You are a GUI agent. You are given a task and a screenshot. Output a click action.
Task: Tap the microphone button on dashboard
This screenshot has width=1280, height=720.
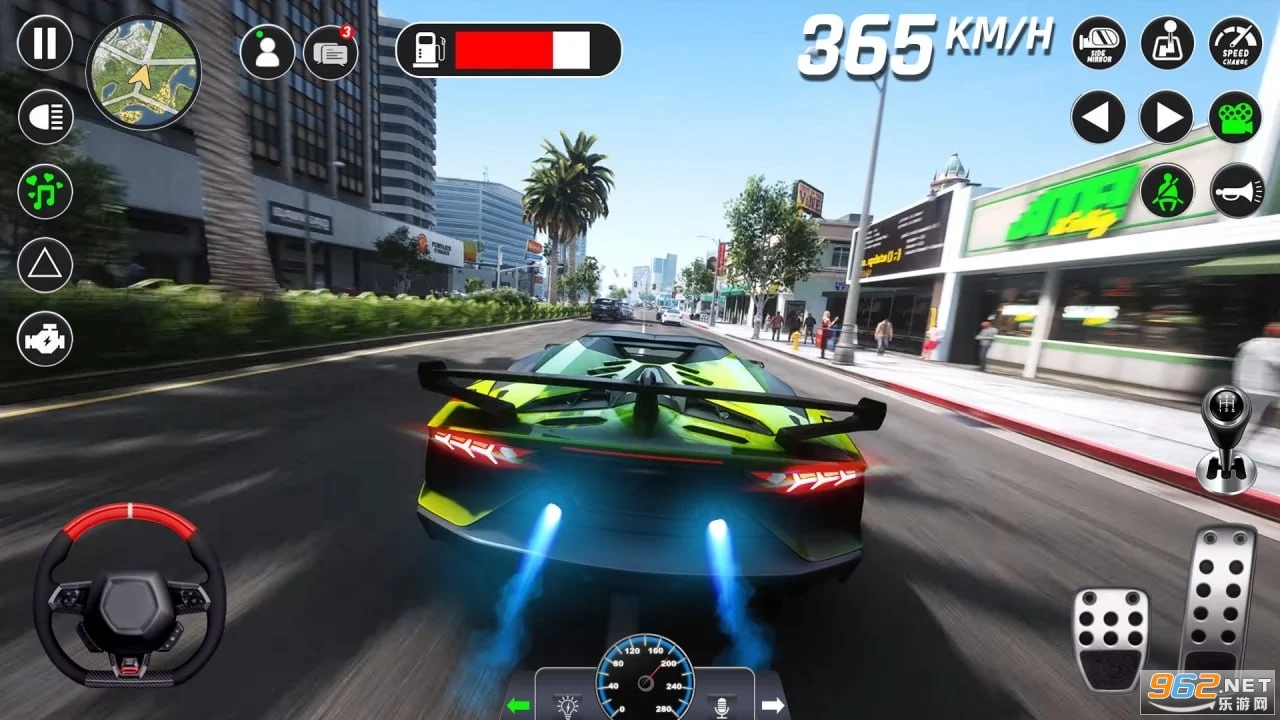tap(720, 706)
